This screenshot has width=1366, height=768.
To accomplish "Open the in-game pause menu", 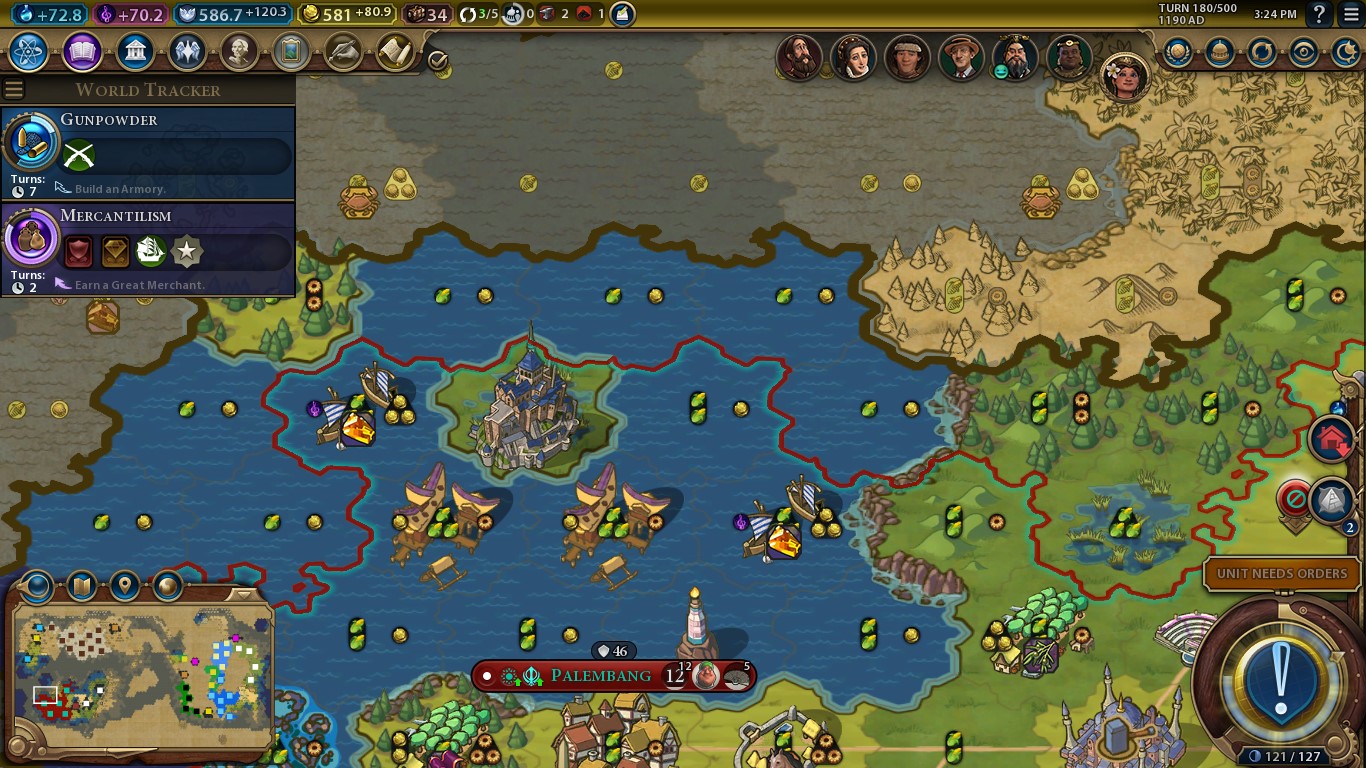I will tap(1352, 13).
